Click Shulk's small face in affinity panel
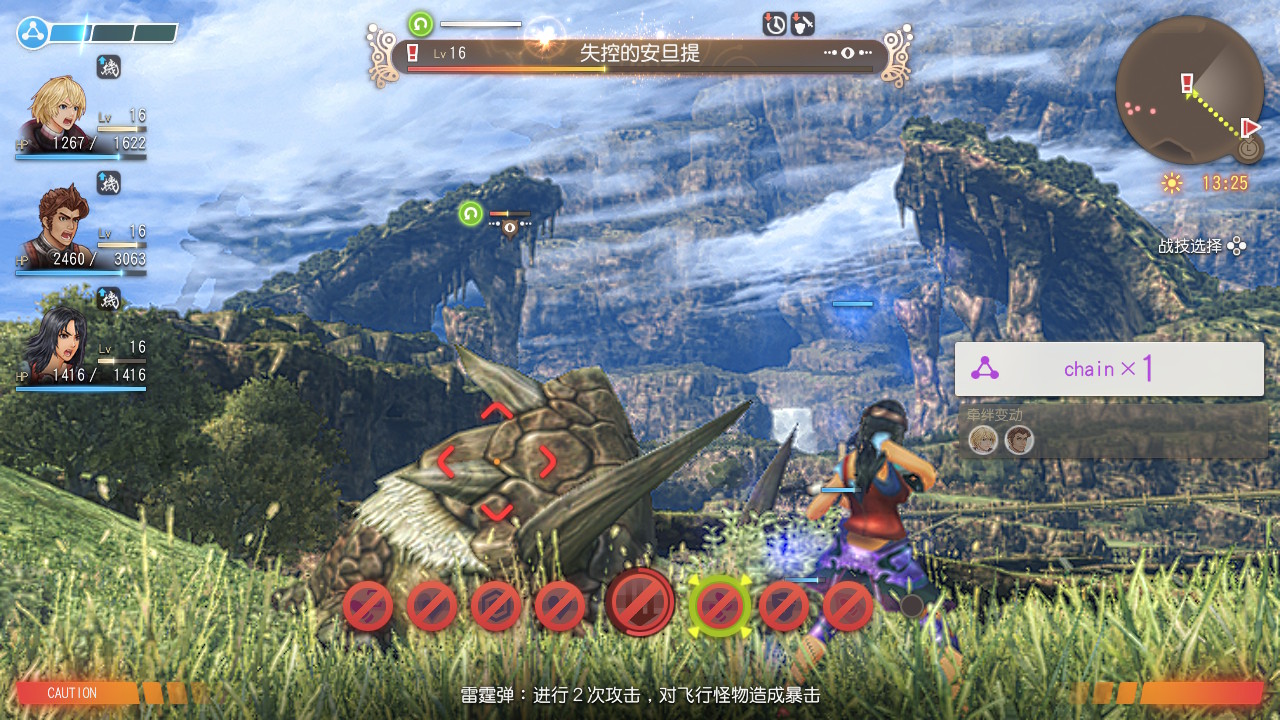The width and height of the screenshot is (1280, 720). [x=984, y=440]
